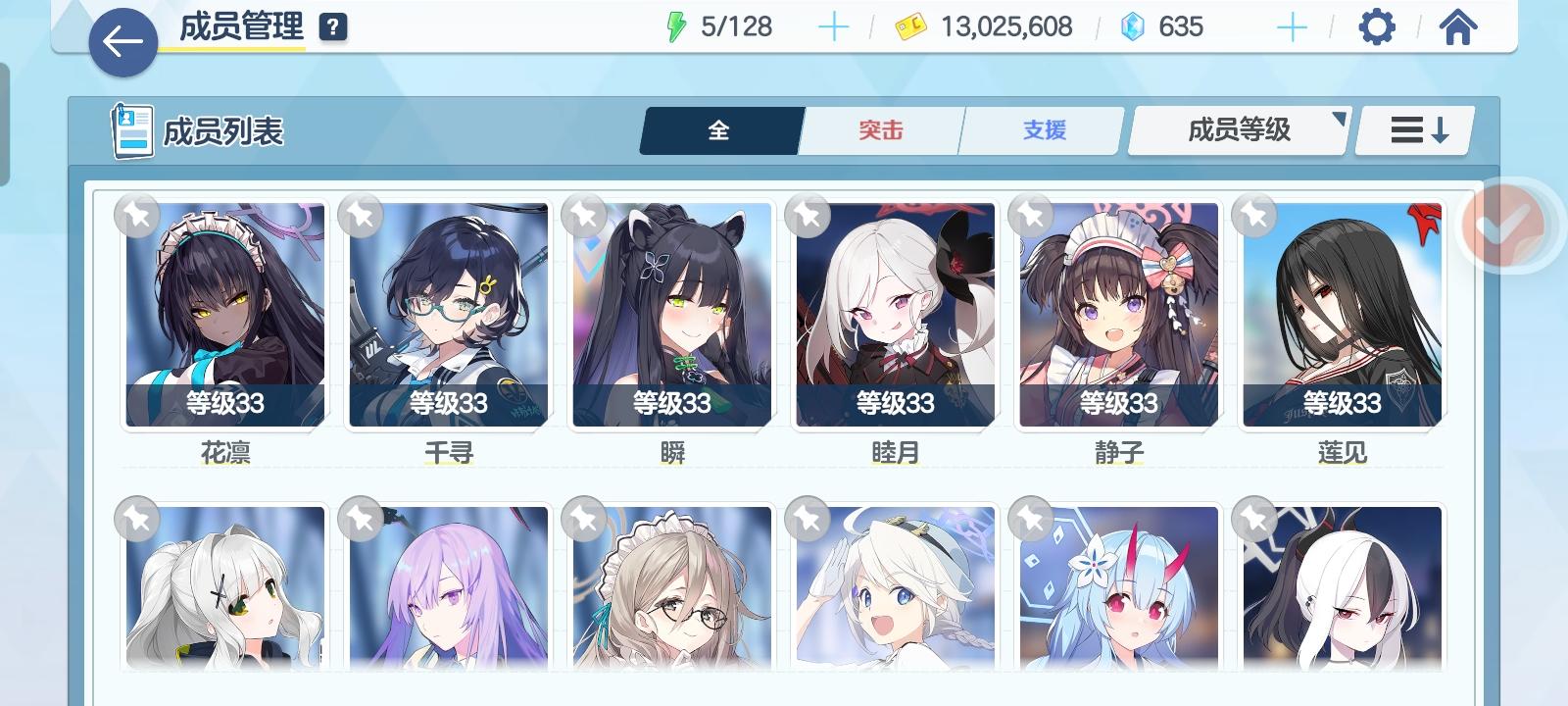Click the blue gem icon in the top bar

[x=1133, y=27]
